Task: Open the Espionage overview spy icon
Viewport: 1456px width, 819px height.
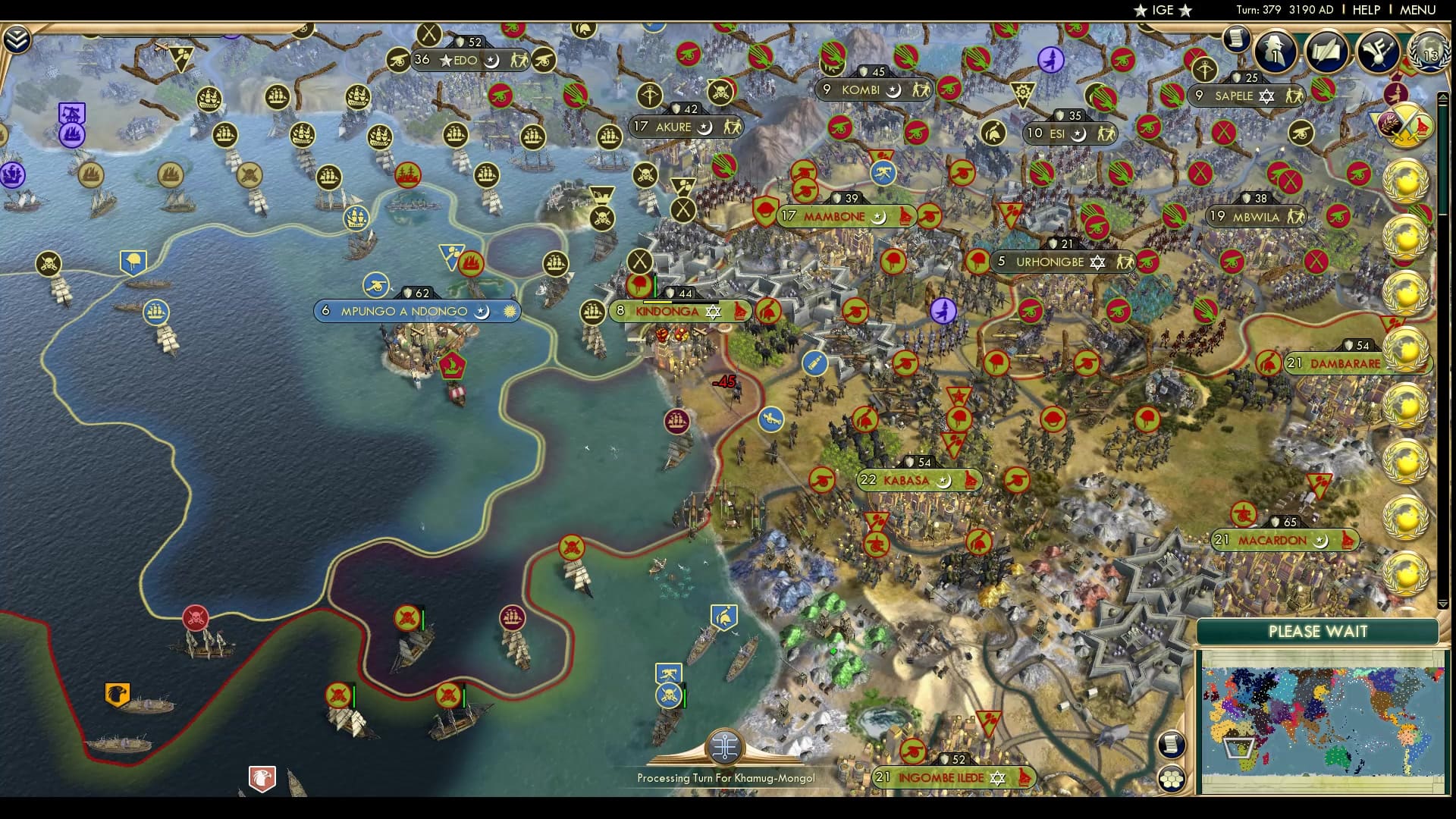Action: 1274,49
